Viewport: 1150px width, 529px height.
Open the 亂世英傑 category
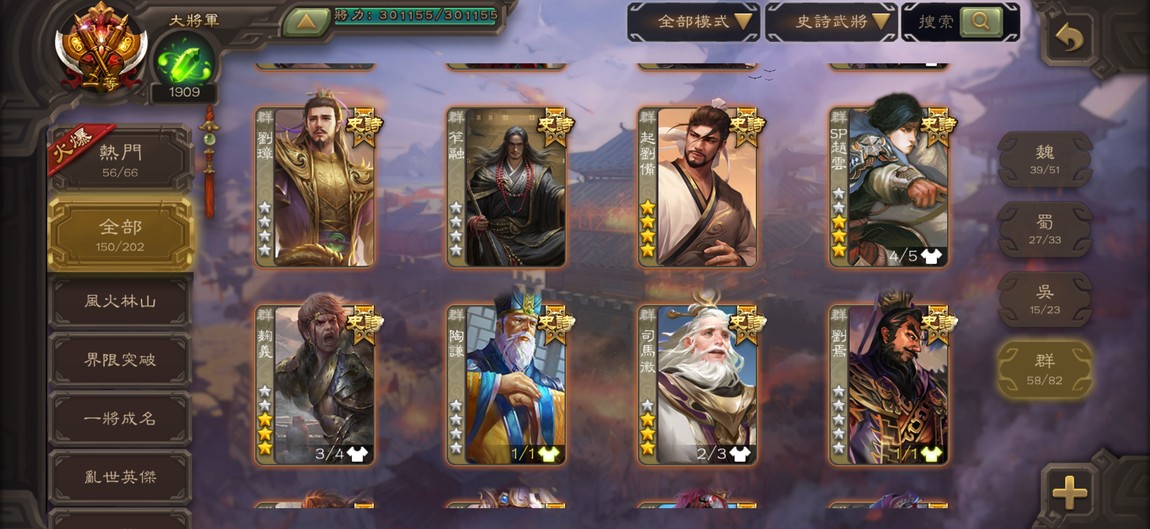click(120, 477)
